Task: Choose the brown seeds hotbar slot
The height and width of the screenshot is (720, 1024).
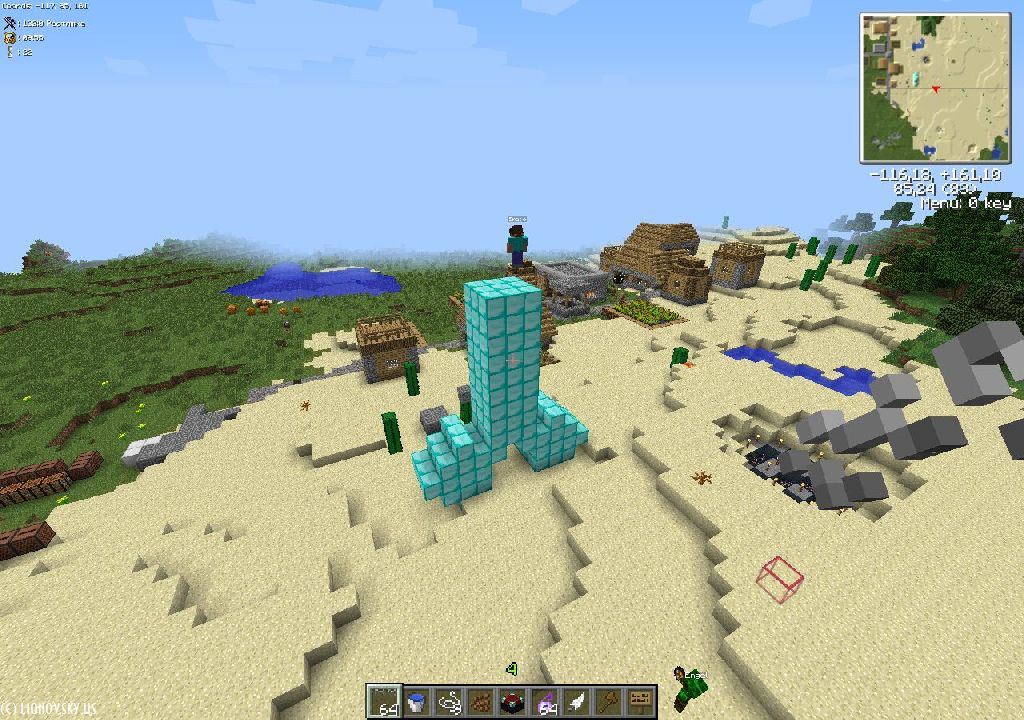Action: click(x=480, y=701)
